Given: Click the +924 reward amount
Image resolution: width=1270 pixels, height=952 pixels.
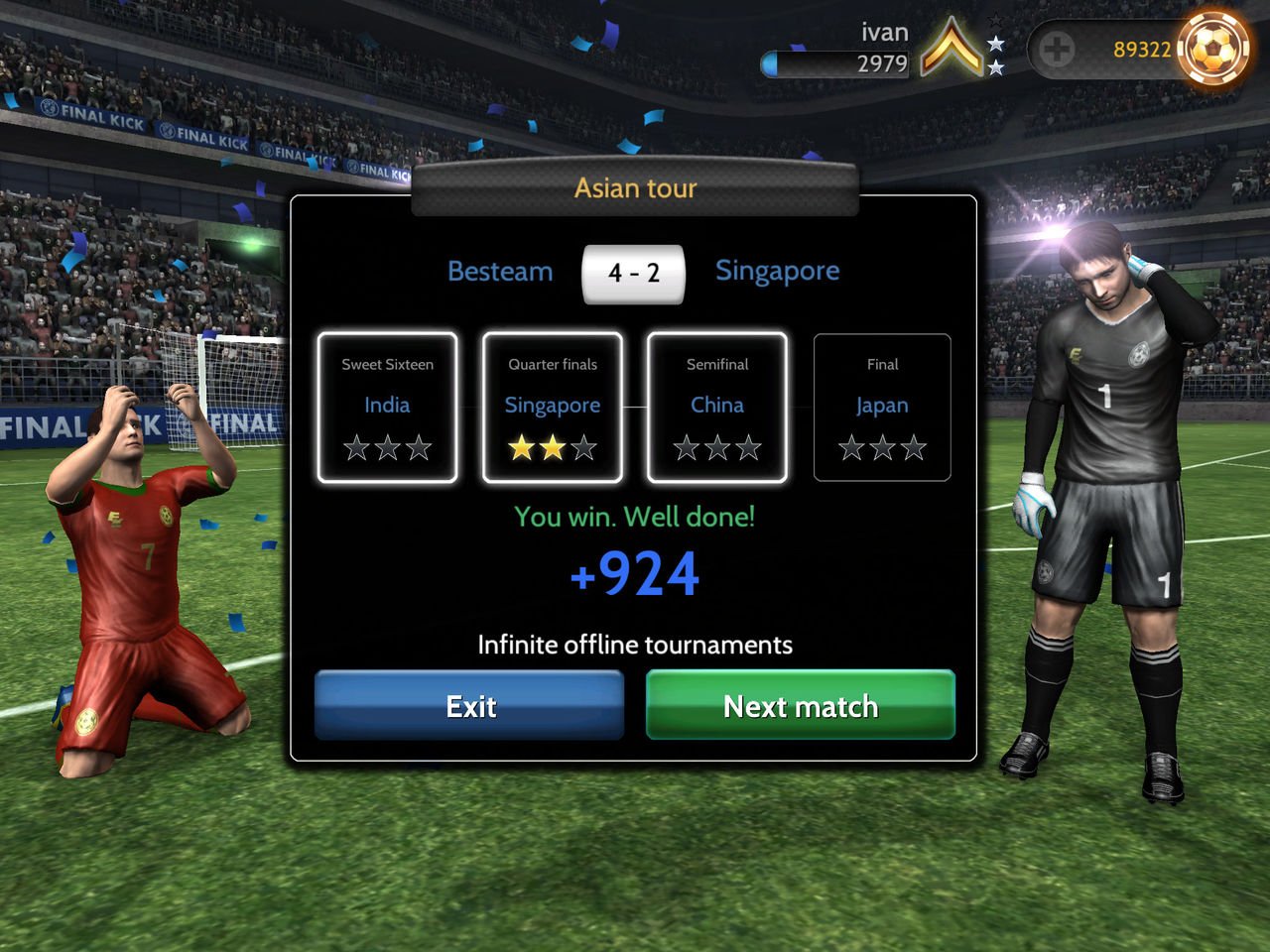Looking at the screenshot, I should click(635, 572).
